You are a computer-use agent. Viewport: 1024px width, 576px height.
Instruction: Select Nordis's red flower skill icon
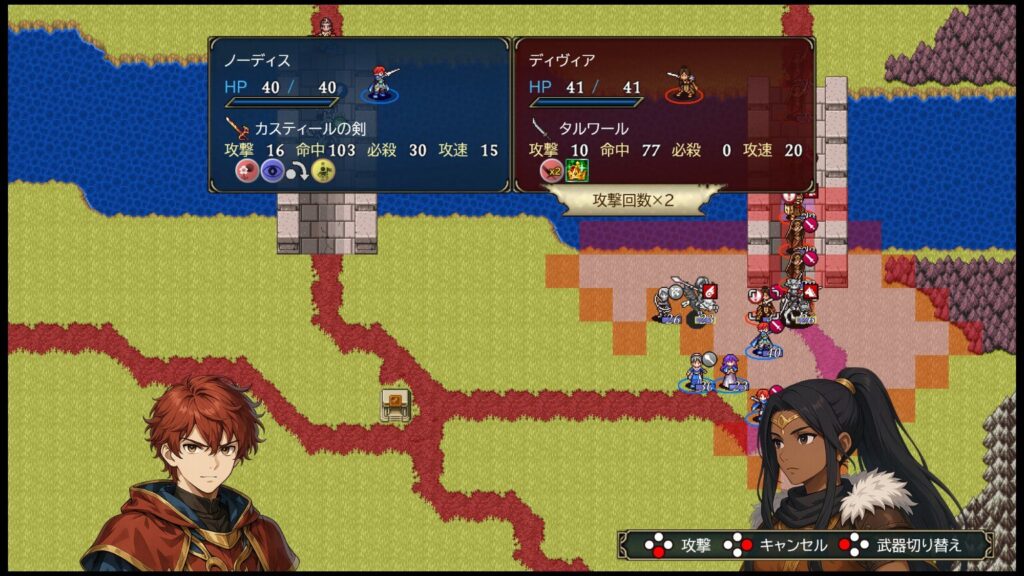[x=247, y=170]
